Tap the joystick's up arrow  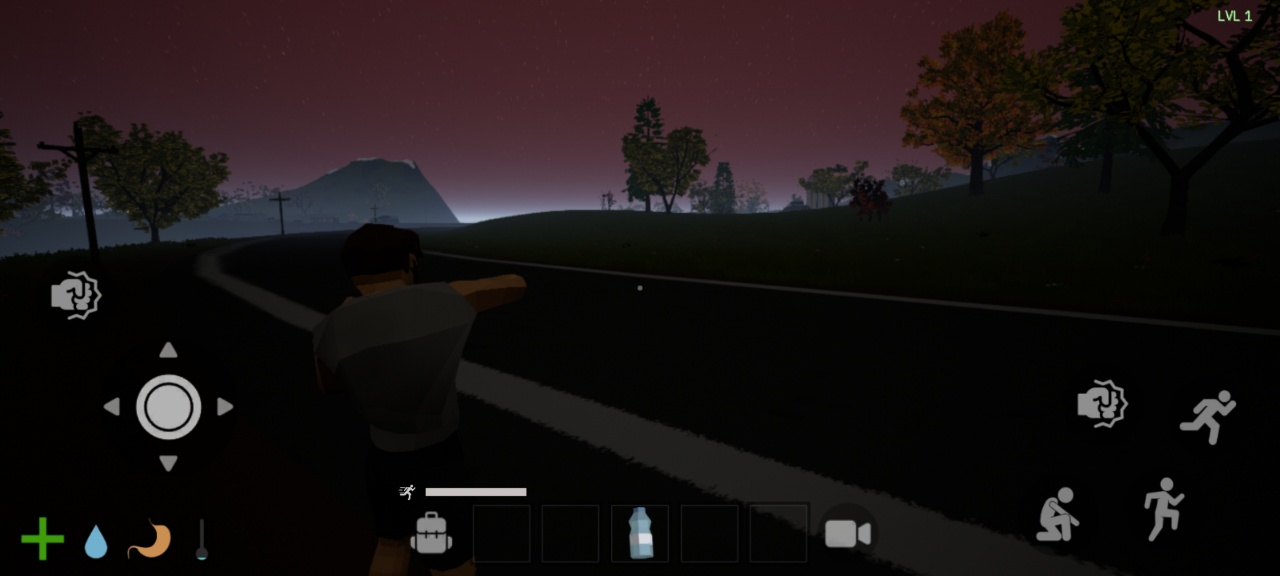coord(168,350)
